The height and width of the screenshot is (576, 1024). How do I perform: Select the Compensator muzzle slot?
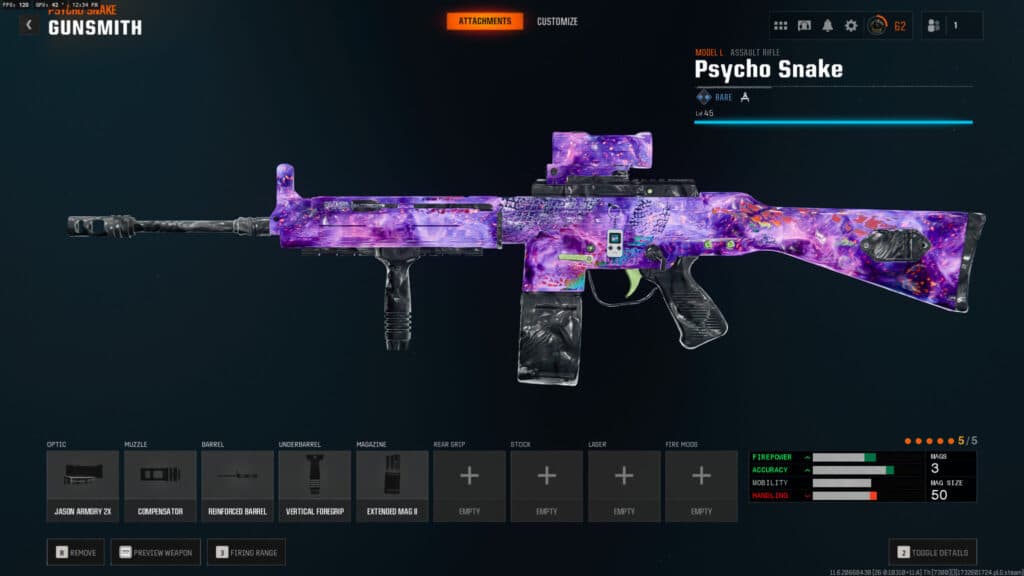160,485
